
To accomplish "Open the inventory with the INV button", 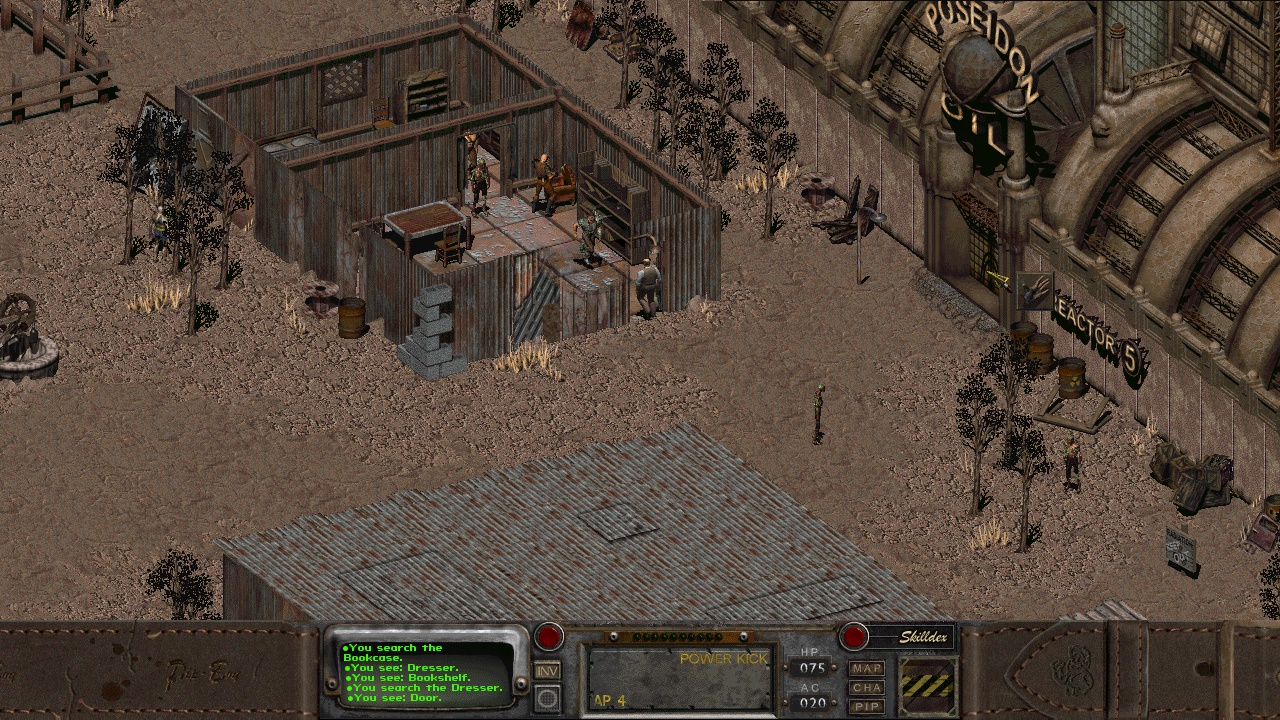I will [x=547, y=671].
